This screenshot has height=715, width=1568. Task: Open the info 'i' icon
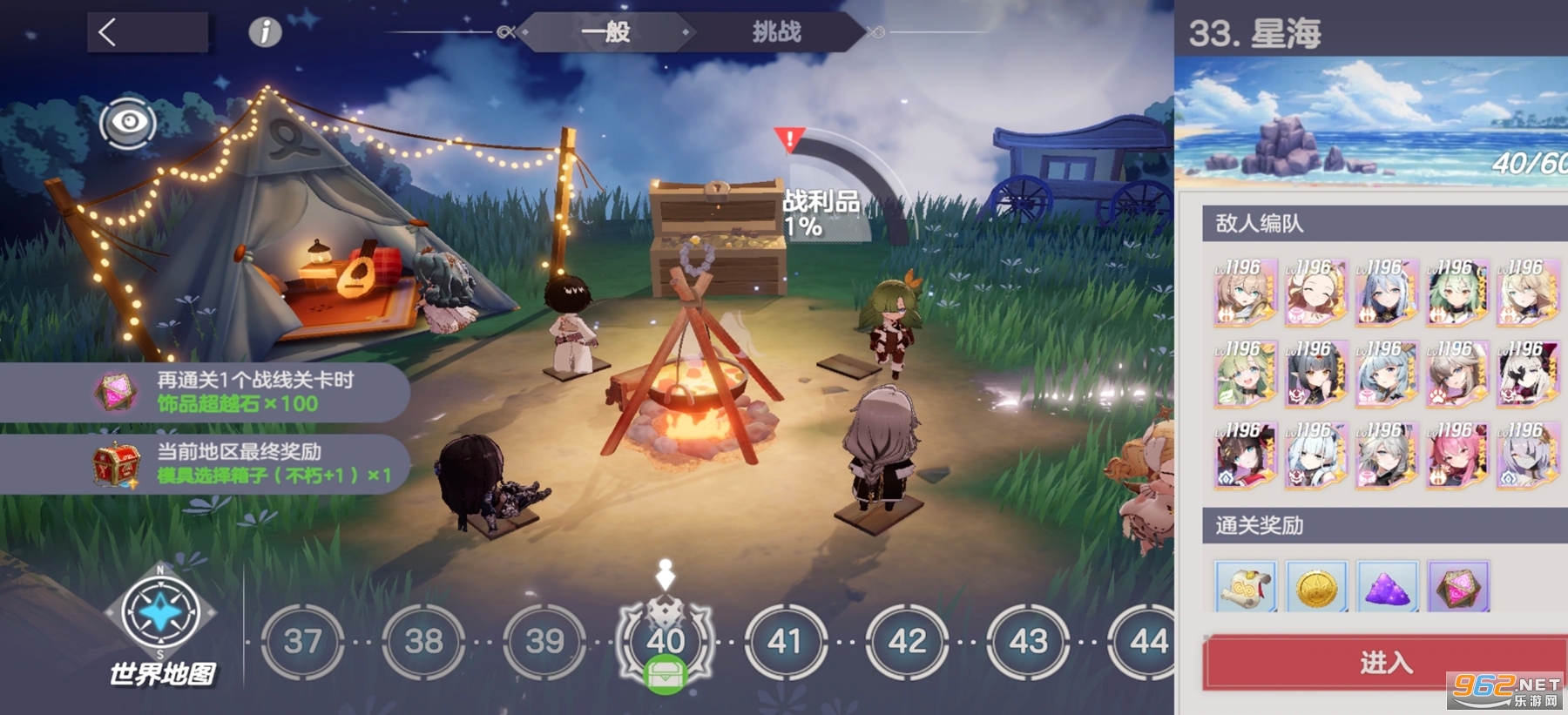pos(266,33)
